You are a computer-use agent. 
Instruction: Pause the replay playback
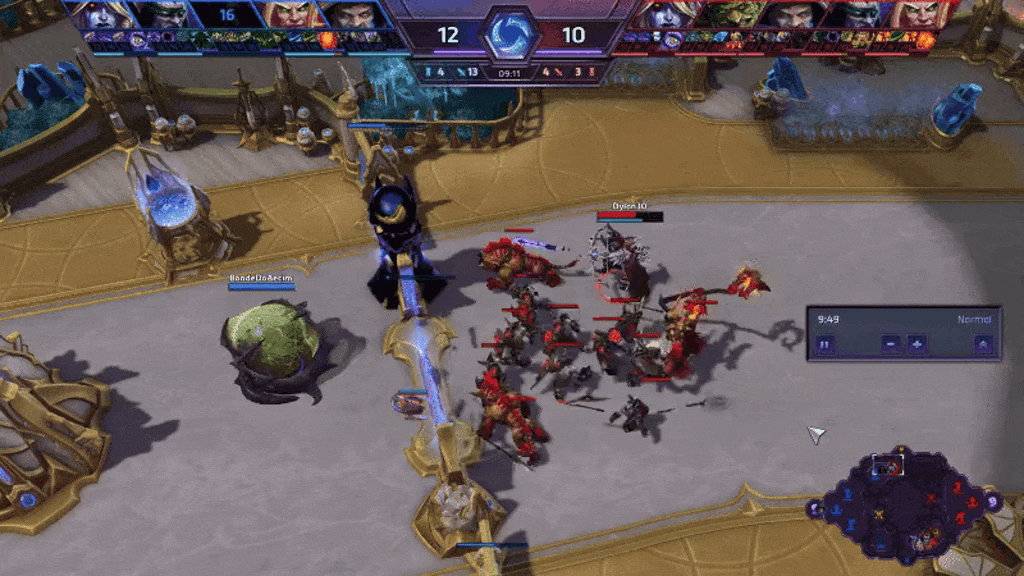coord(825,344)
